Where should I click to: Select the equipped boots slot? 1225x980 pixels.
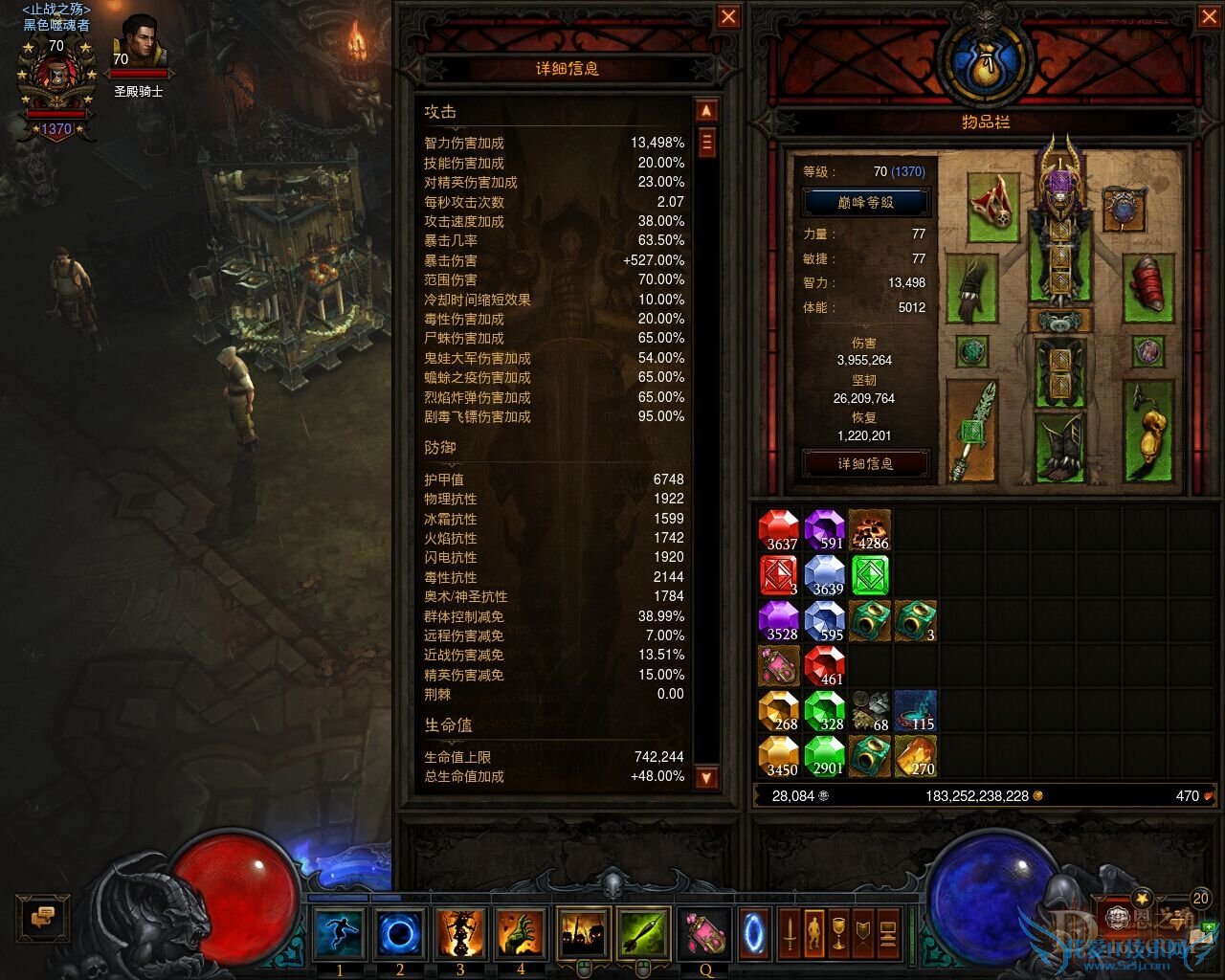click(1059, 449)
